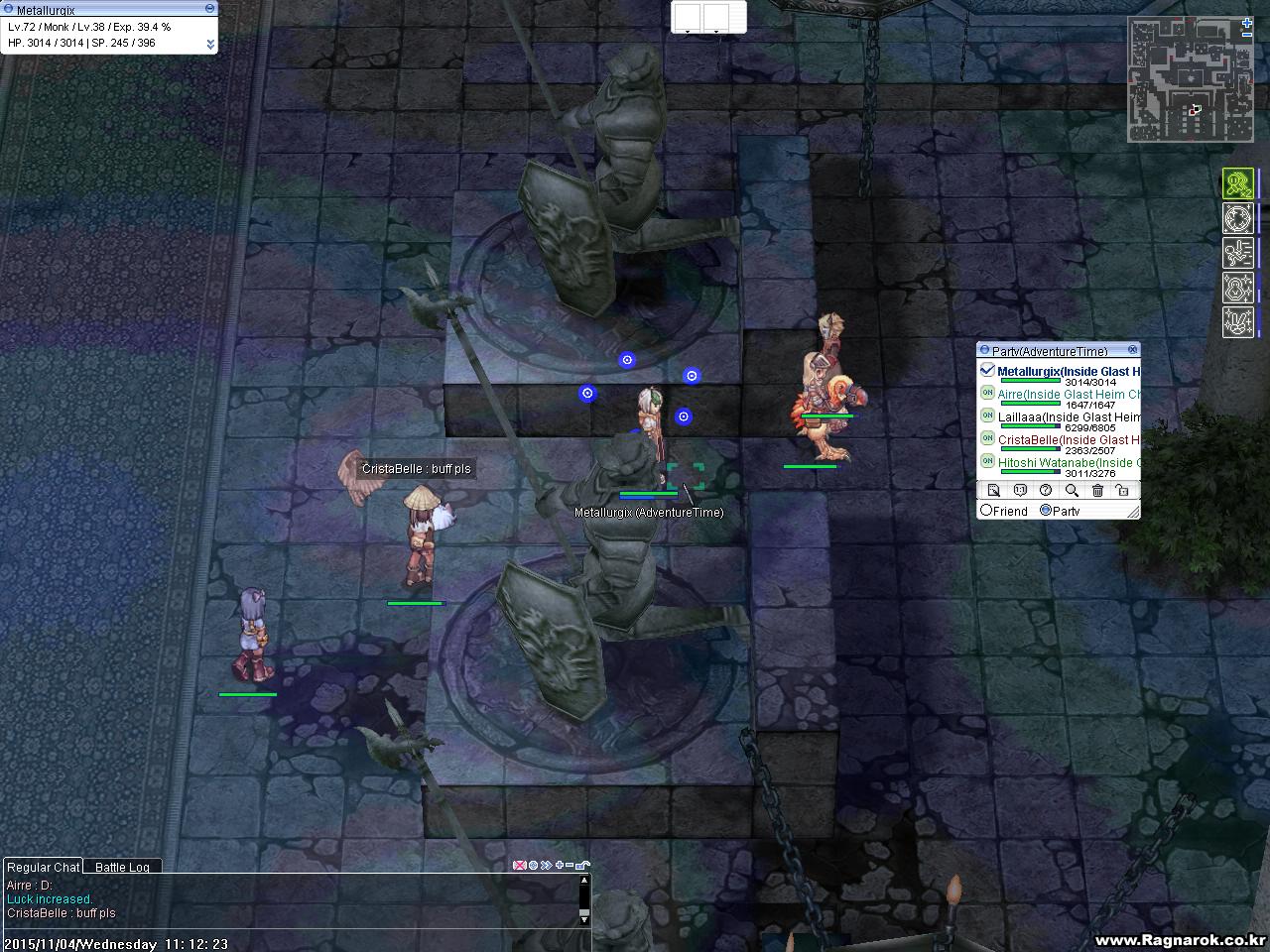Click the 1:1 chat icon in the Party window

(1020, 490)
